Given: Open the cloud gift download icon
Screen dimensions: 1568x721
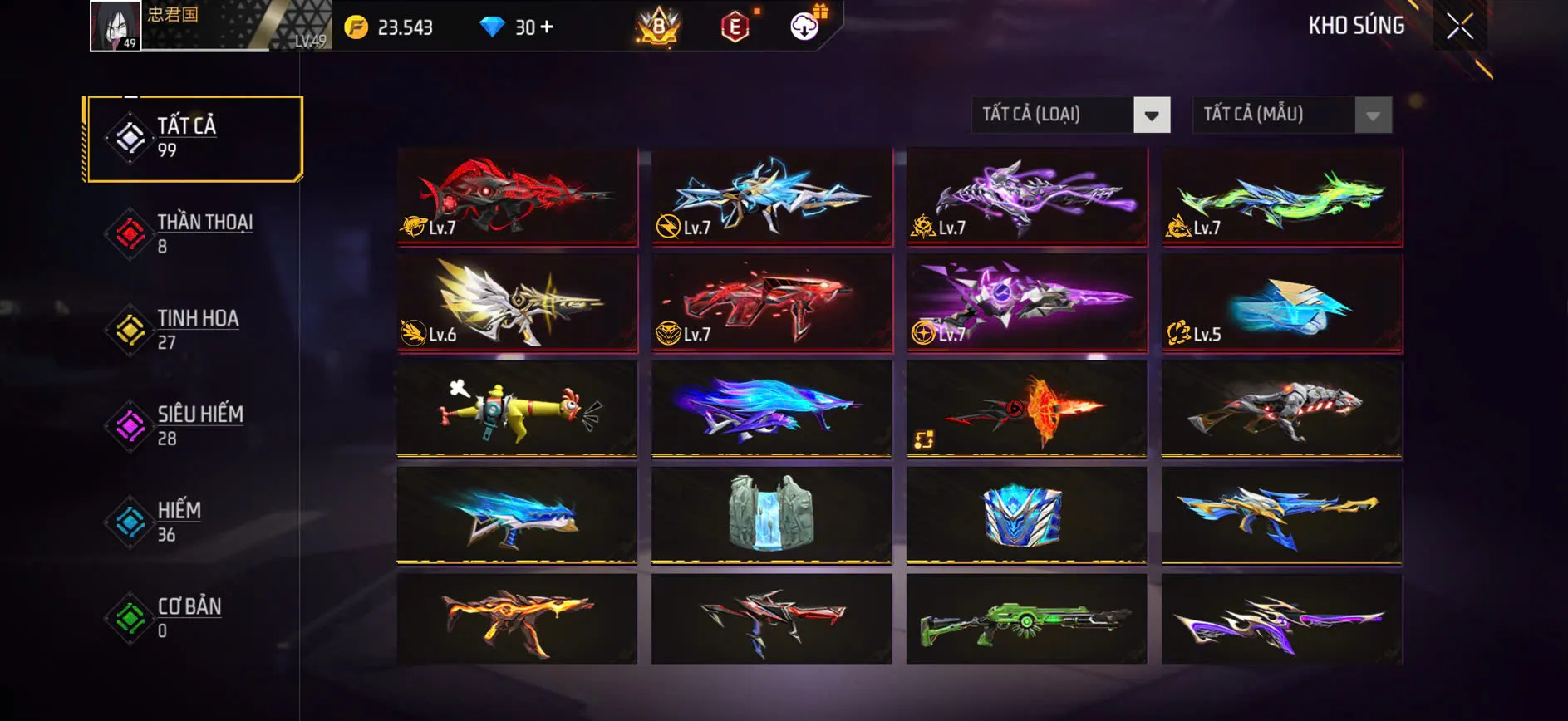Looking at the screenshot, I should coord(803,27).
